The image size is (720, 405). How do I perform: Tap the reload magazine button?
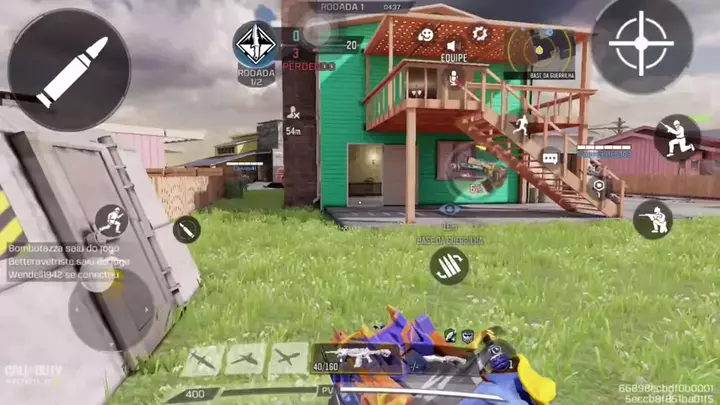pyautogui.click(x=450, y=265)
